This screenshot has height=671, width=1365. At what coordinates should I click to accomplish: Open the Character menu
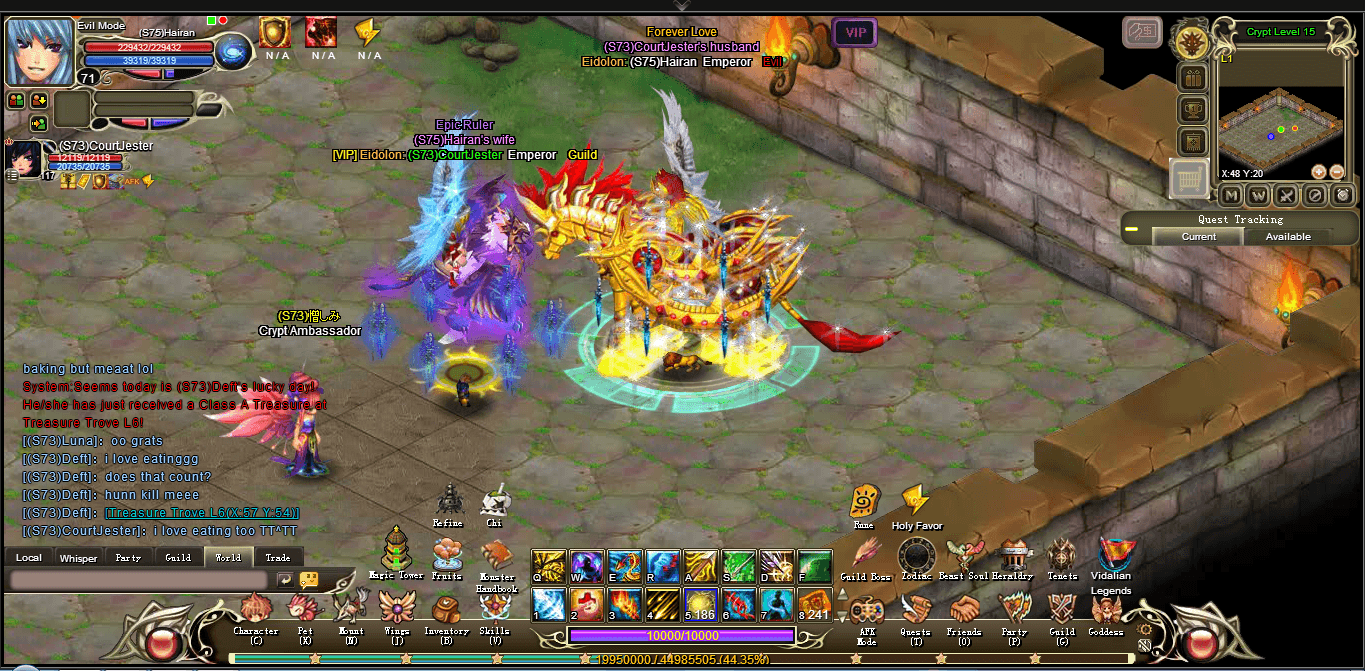point(255,610)
